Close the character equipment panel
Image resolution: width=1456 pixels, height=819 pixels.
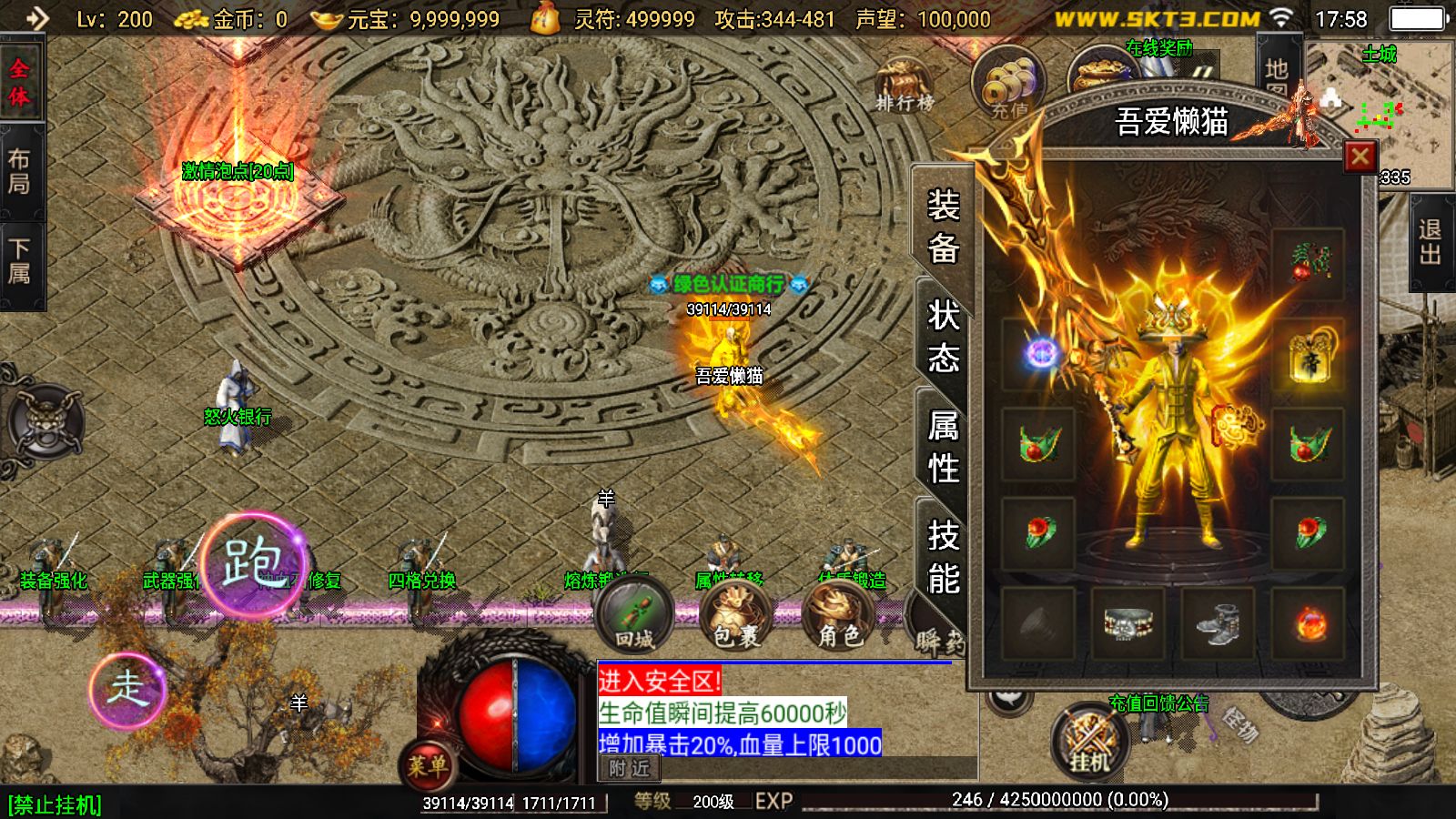1360,157
